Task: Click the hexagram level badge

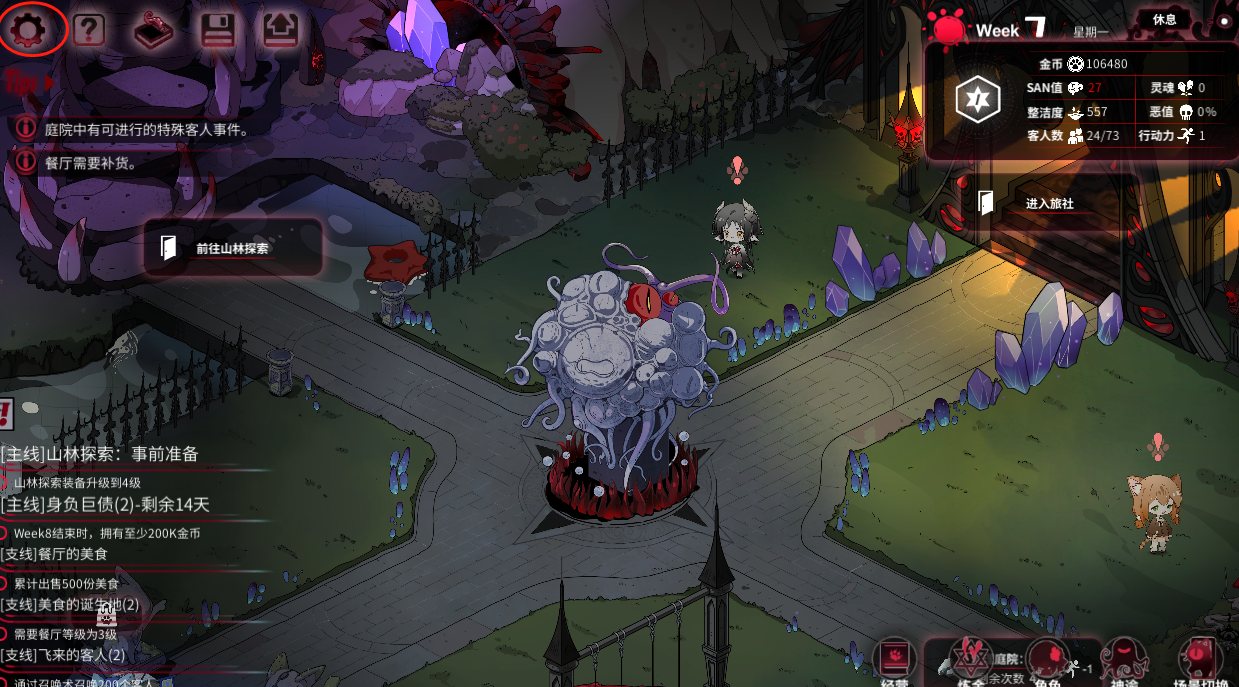Action: [x=975, y=101]
